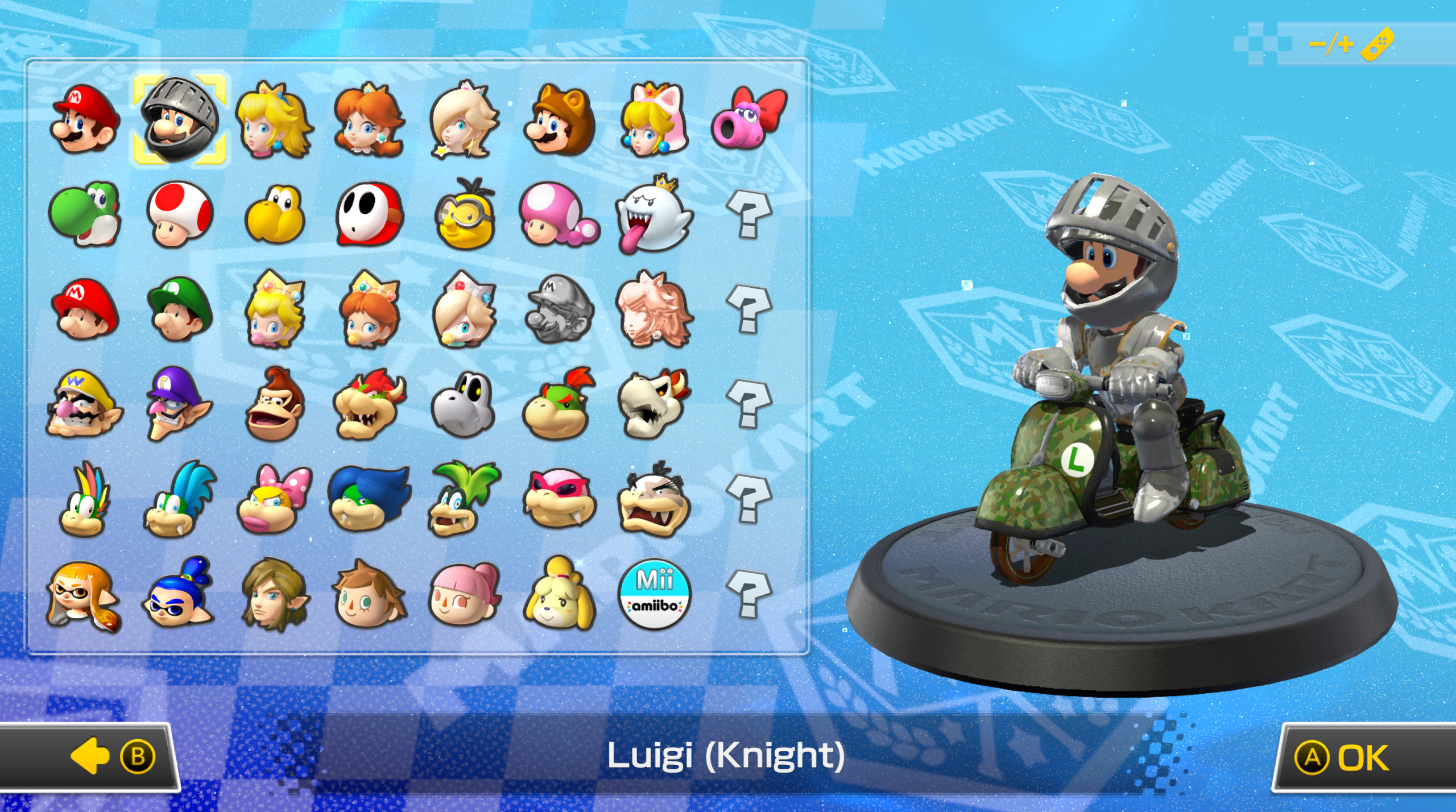Screen dimensions: 1456x812
Task: Select Shy Guy's character icon
Action: [x=367, y=216]
